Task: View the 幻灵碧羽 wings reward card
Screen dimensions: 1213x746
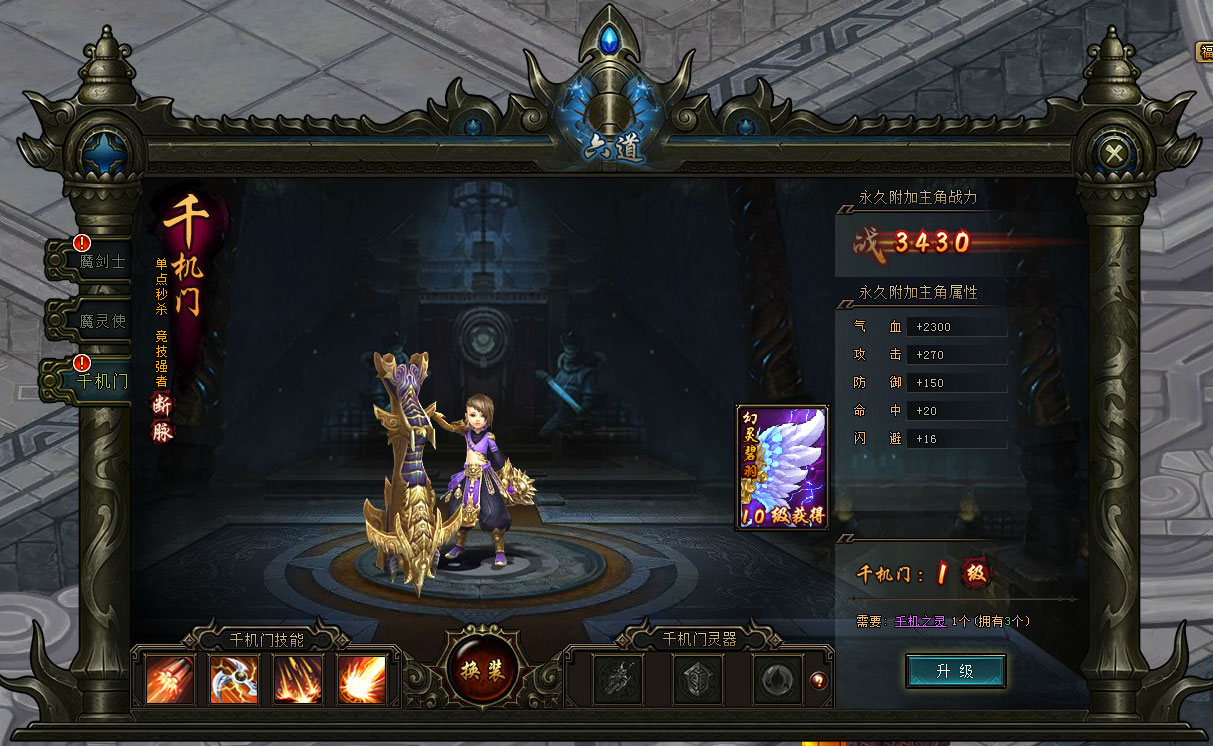Action: tap(782, 467)
